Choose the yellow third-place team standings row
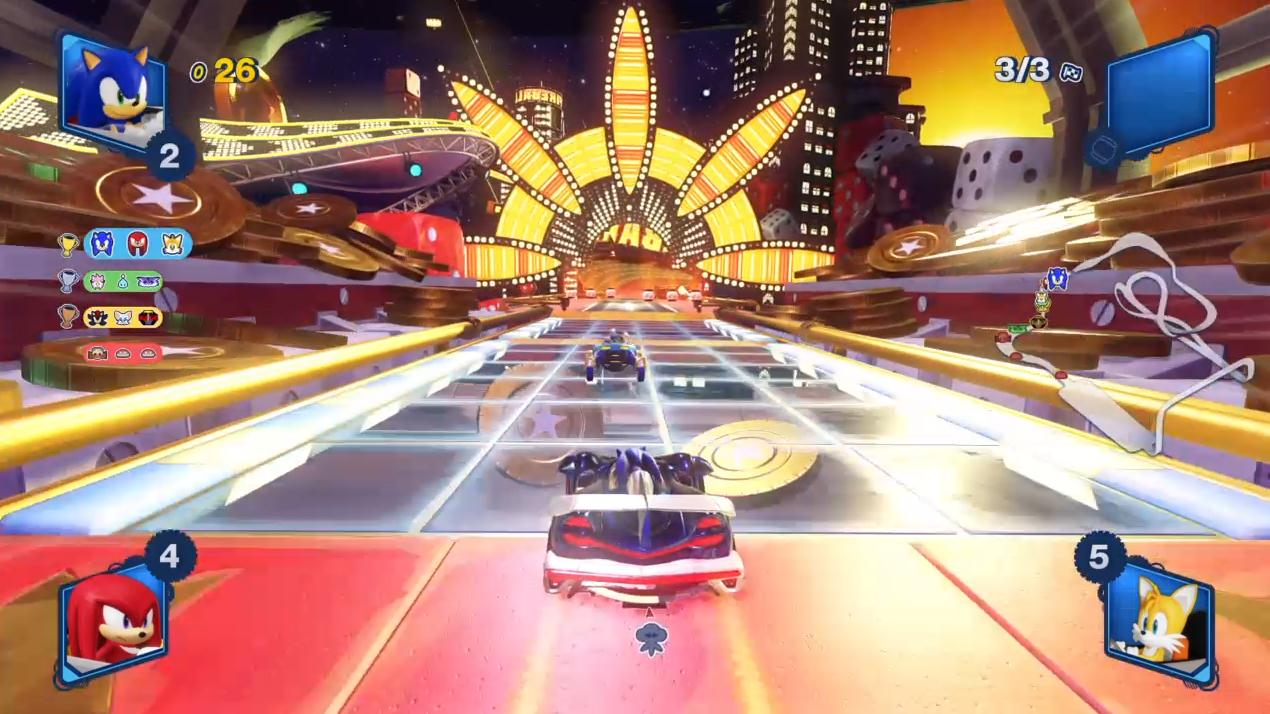This screenshot has height=714, width=1270. 122,317
